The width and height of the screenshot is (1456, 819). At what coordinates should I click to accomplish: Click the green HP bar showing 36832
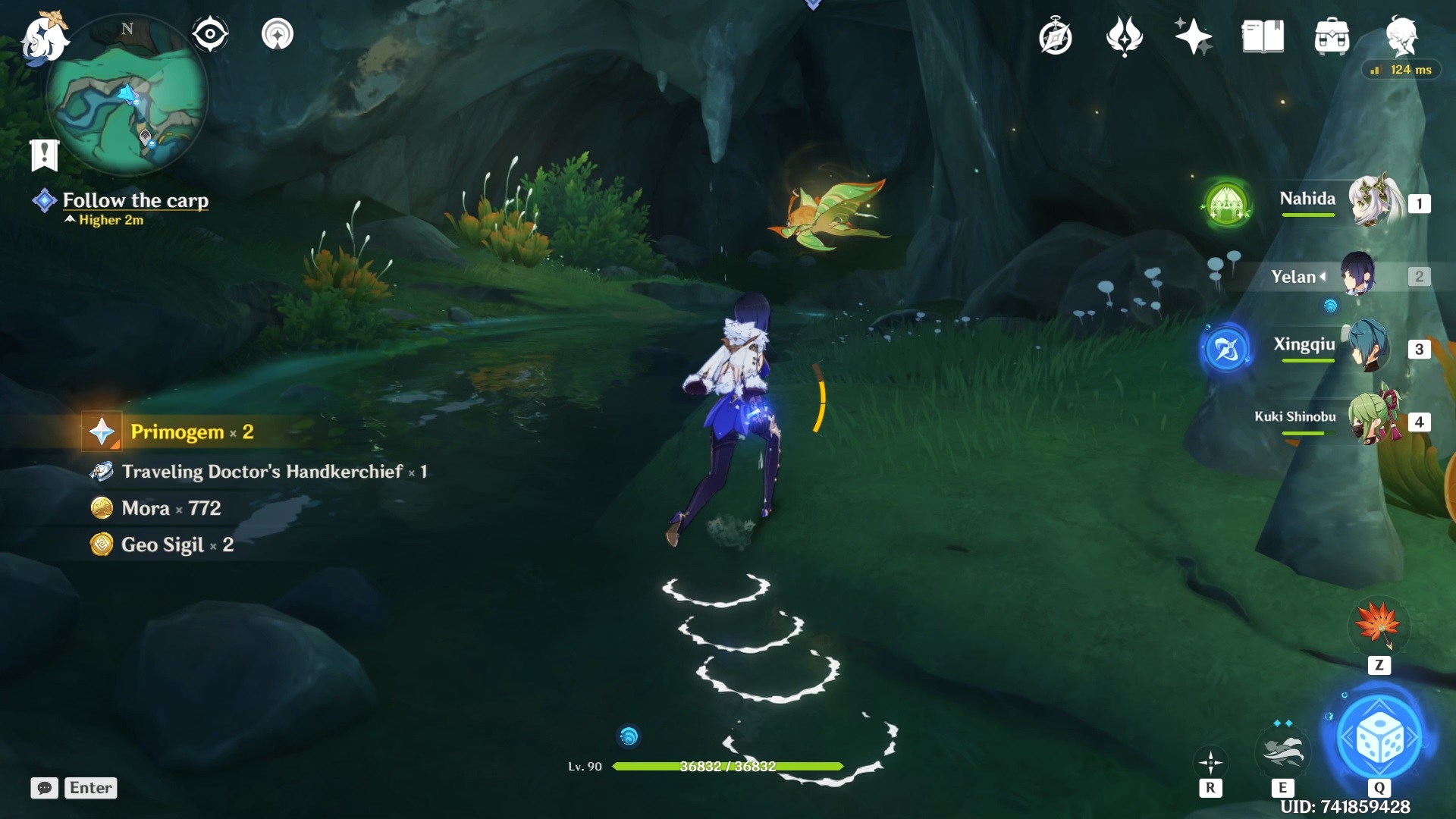pos(728,767)
